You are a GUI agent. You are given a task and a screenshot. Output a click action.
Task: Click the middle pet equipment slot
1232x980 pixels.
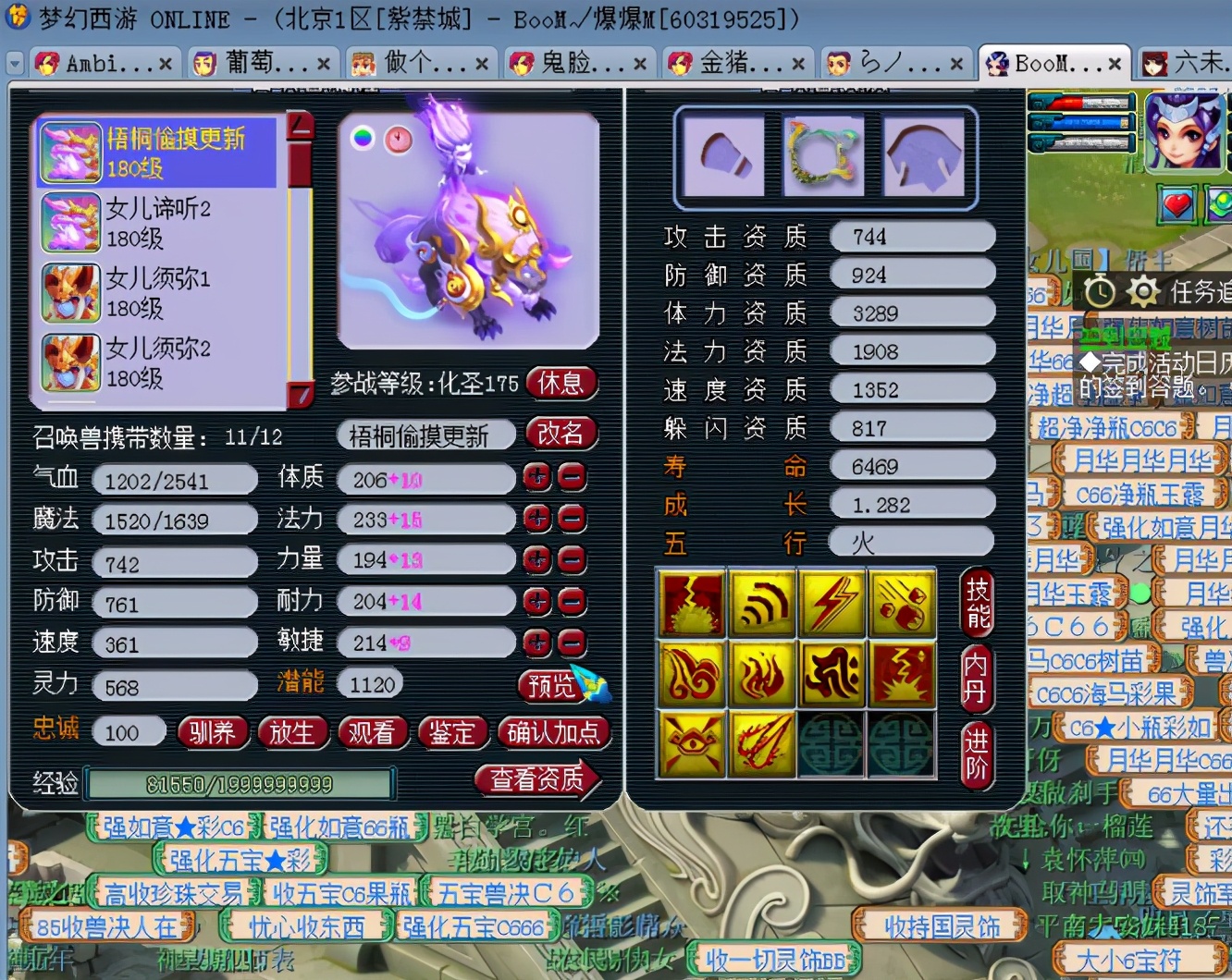click(824, 153)
